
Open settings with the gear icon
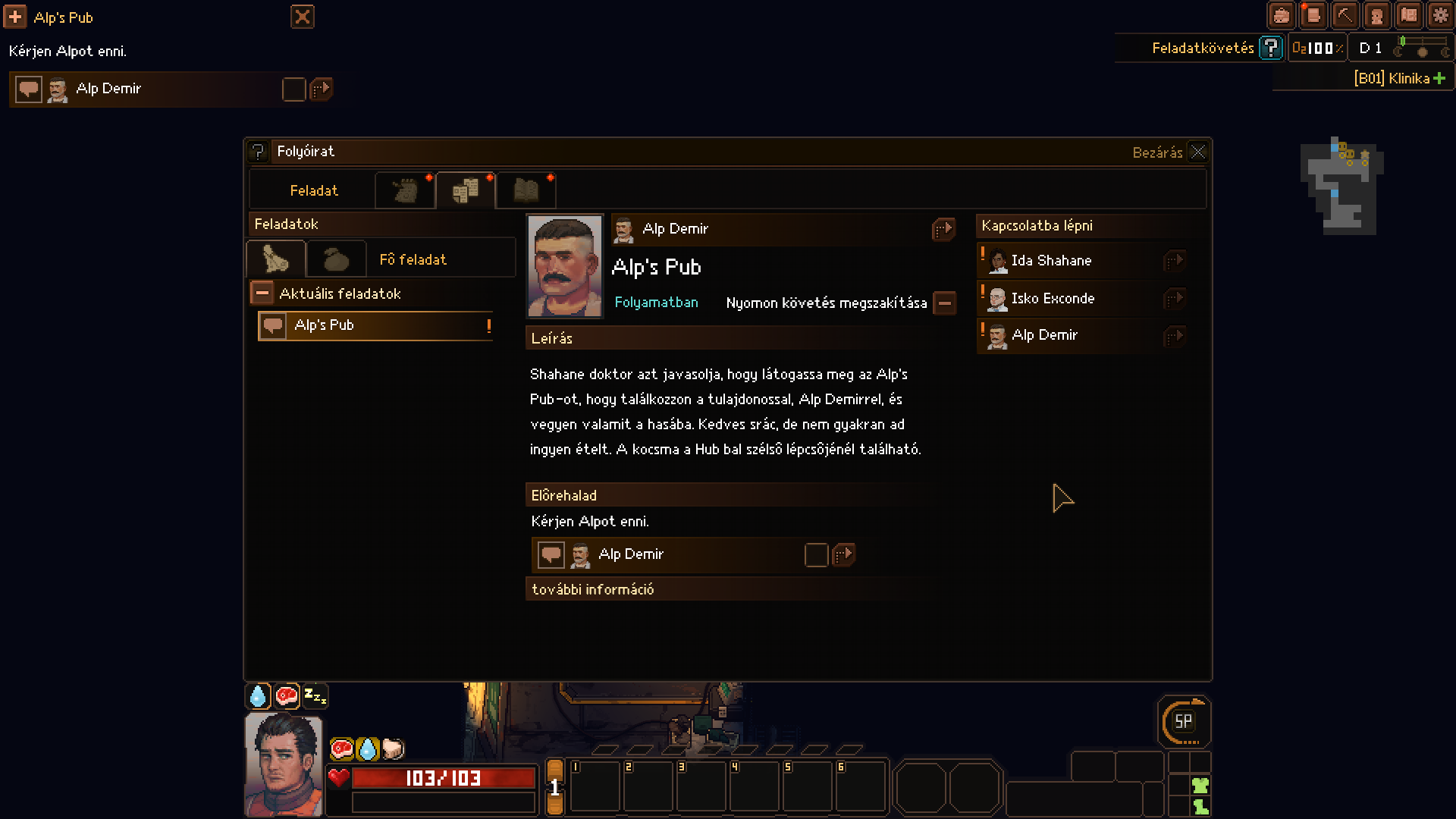coord(1440,15)
